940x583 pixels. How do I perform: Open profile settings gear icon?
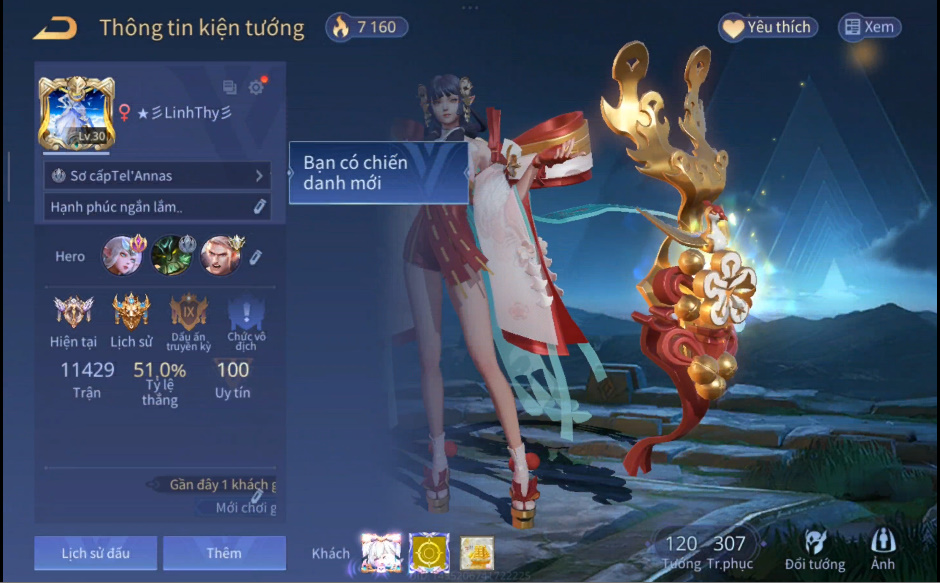pyautogui.click(x=257, y=87)
